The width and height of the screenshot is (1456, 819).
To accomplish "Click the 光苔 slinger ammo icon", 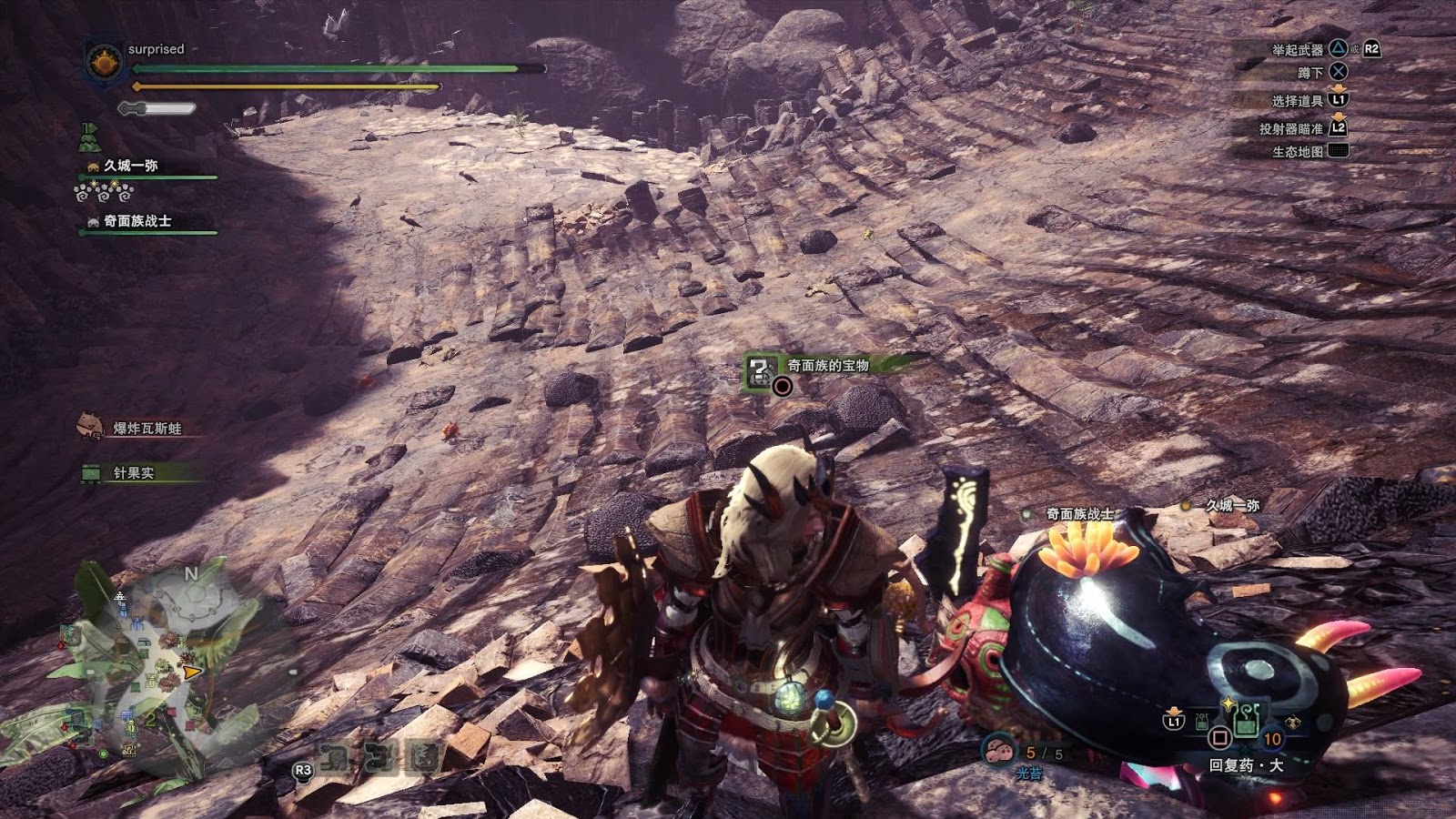I will click(999, 752).
